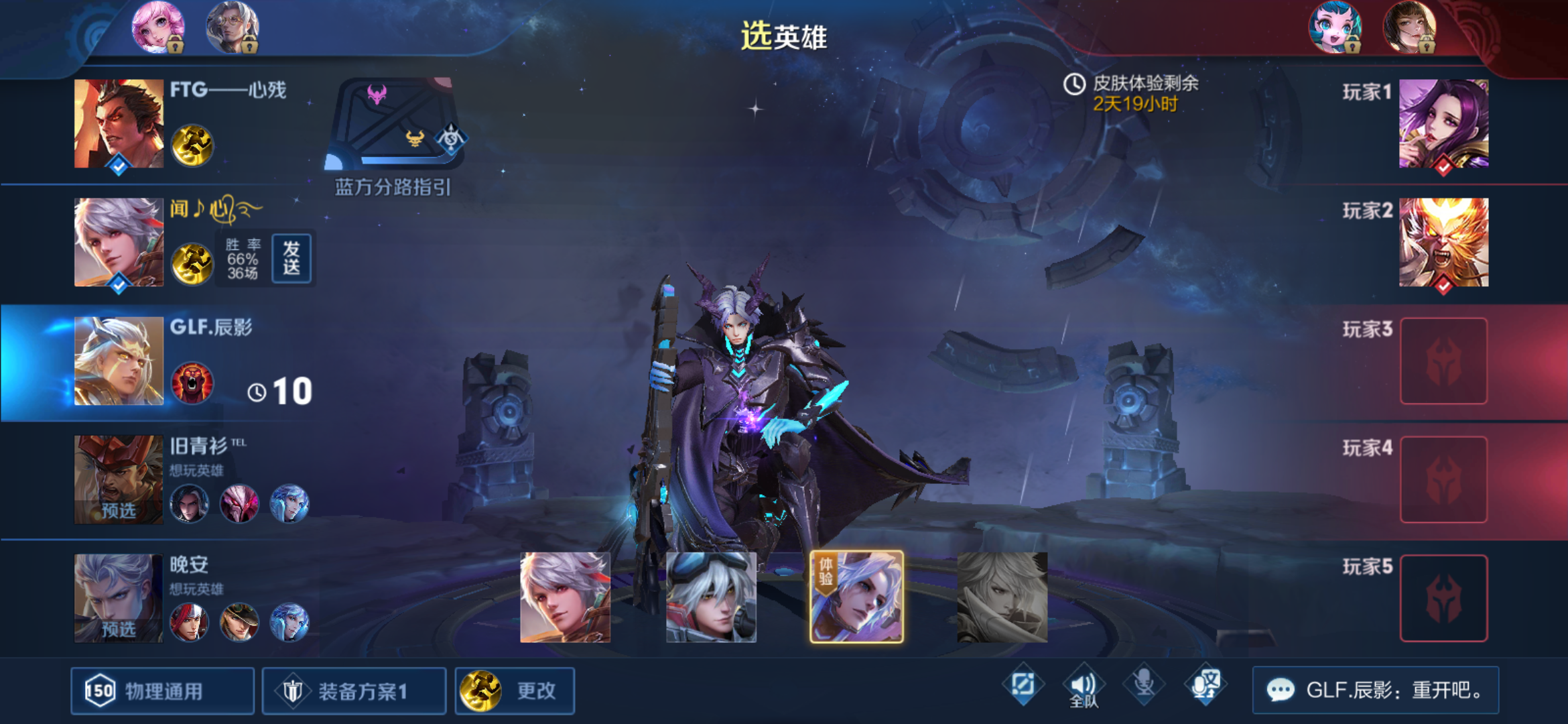The height and width of the screenshot is (724, 1568).
Task: Click 玩家1's purple hero portrait
Action: tap(1444, 125)
